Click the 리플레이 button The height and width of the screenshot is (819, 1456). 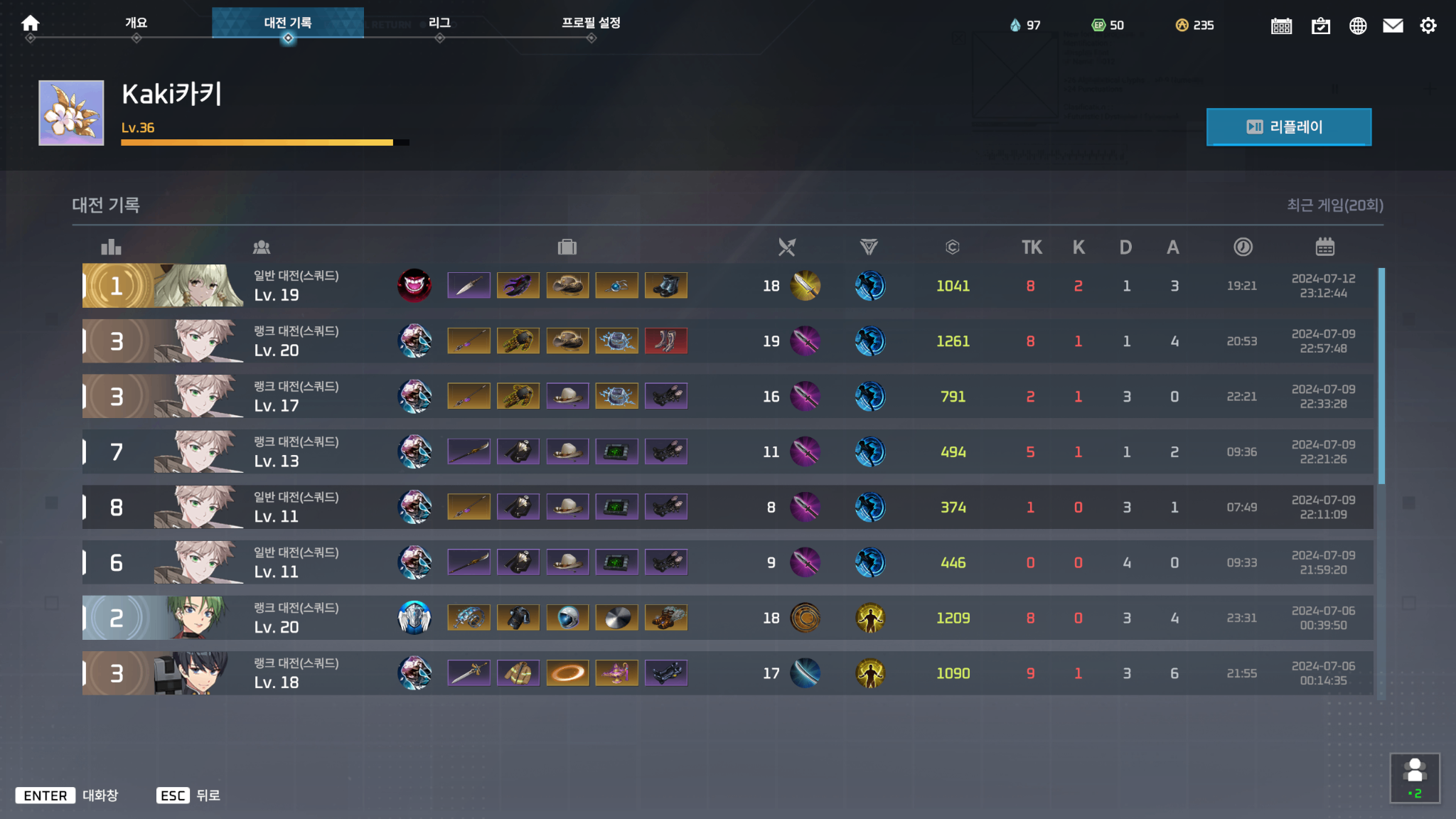(x=1289, y=127)
